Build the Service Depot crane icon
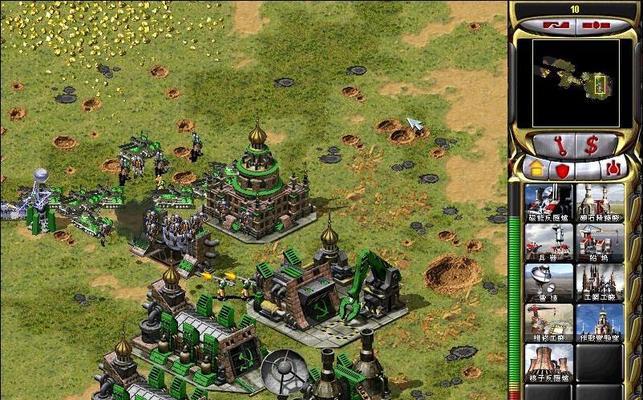This screenshot has height=400, width=643. (549, 321)
